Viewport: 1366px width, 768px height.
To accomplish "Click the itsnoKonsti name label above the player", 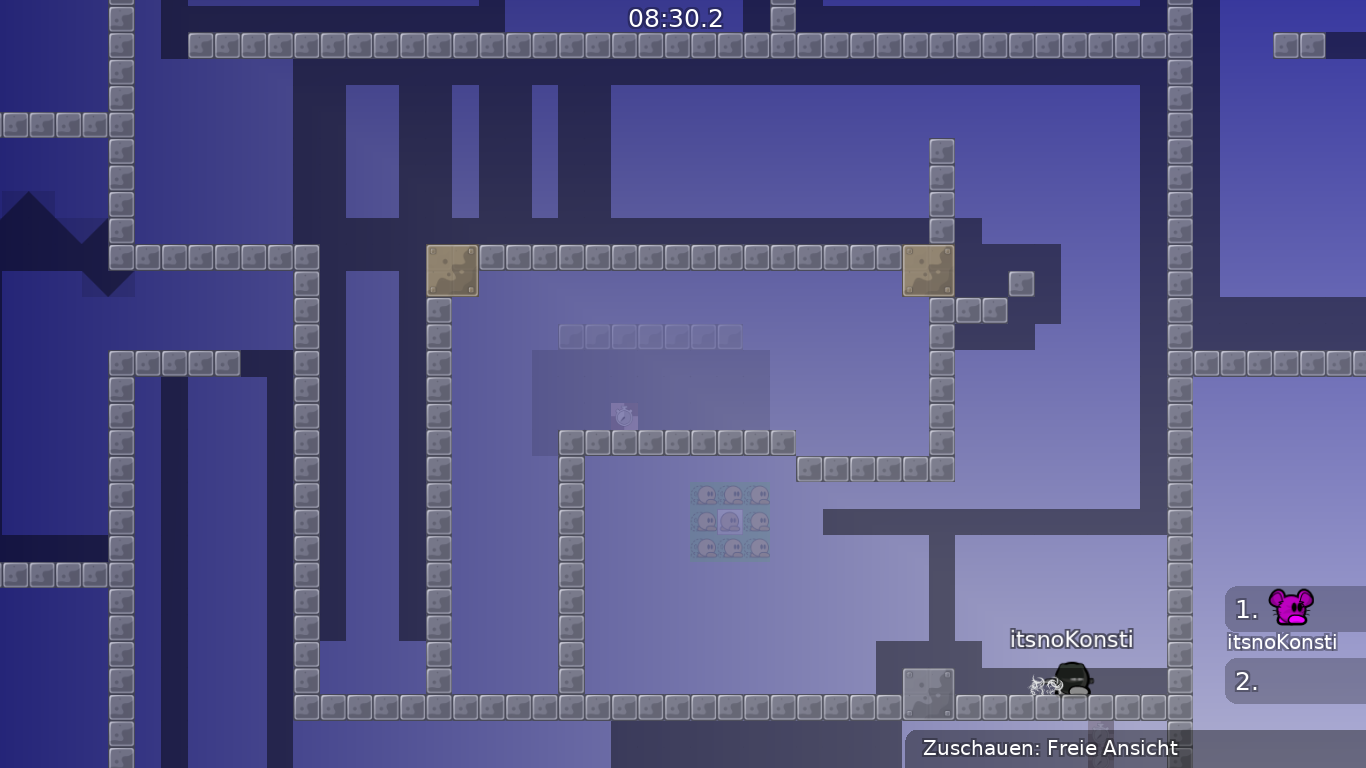I will (1072, 639).
